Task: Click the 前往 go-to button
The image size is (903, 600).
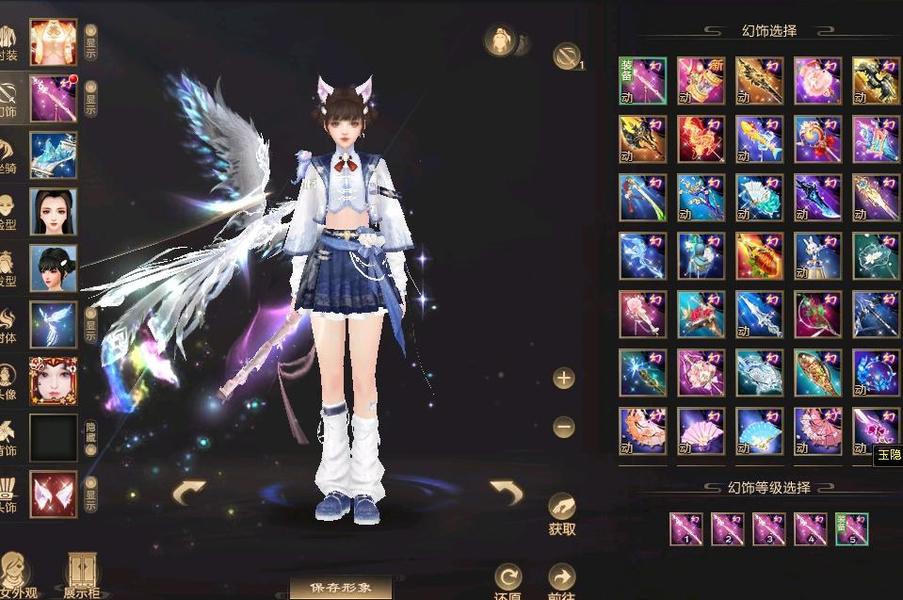Action: [x=562, y=581]
